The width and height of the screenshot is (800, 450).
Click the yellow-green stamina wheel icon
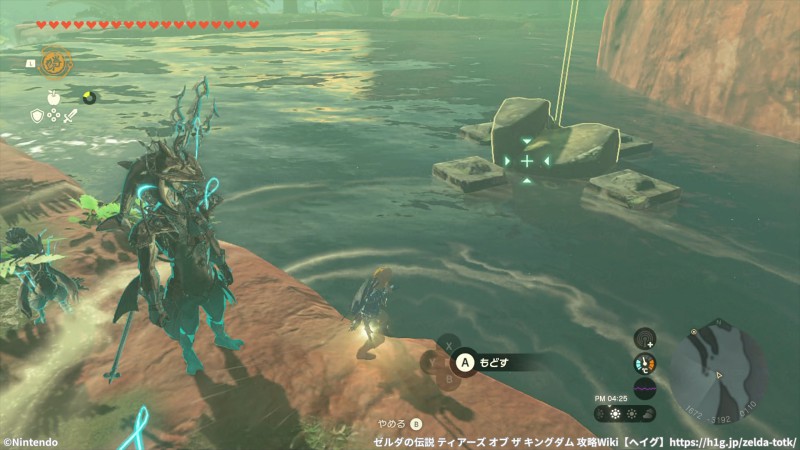[89, 97]
